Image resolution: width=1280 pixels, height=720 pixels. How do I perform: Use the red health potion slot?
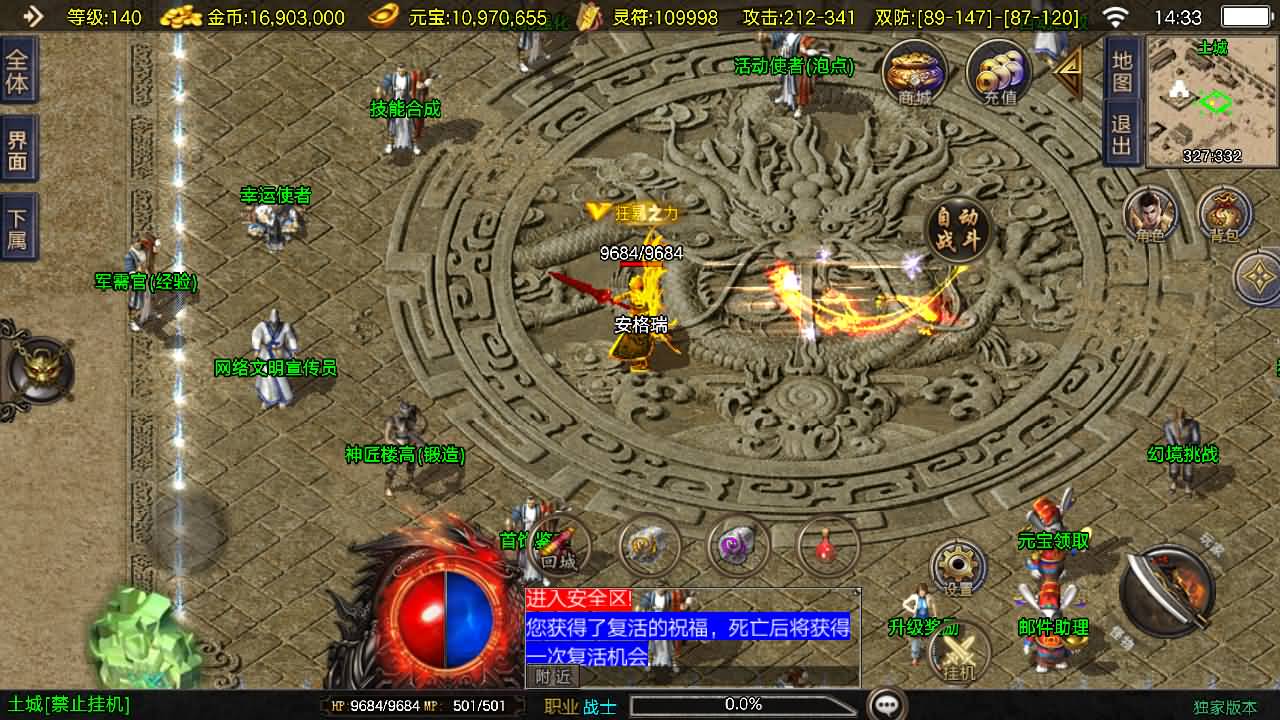pos(828,546)
